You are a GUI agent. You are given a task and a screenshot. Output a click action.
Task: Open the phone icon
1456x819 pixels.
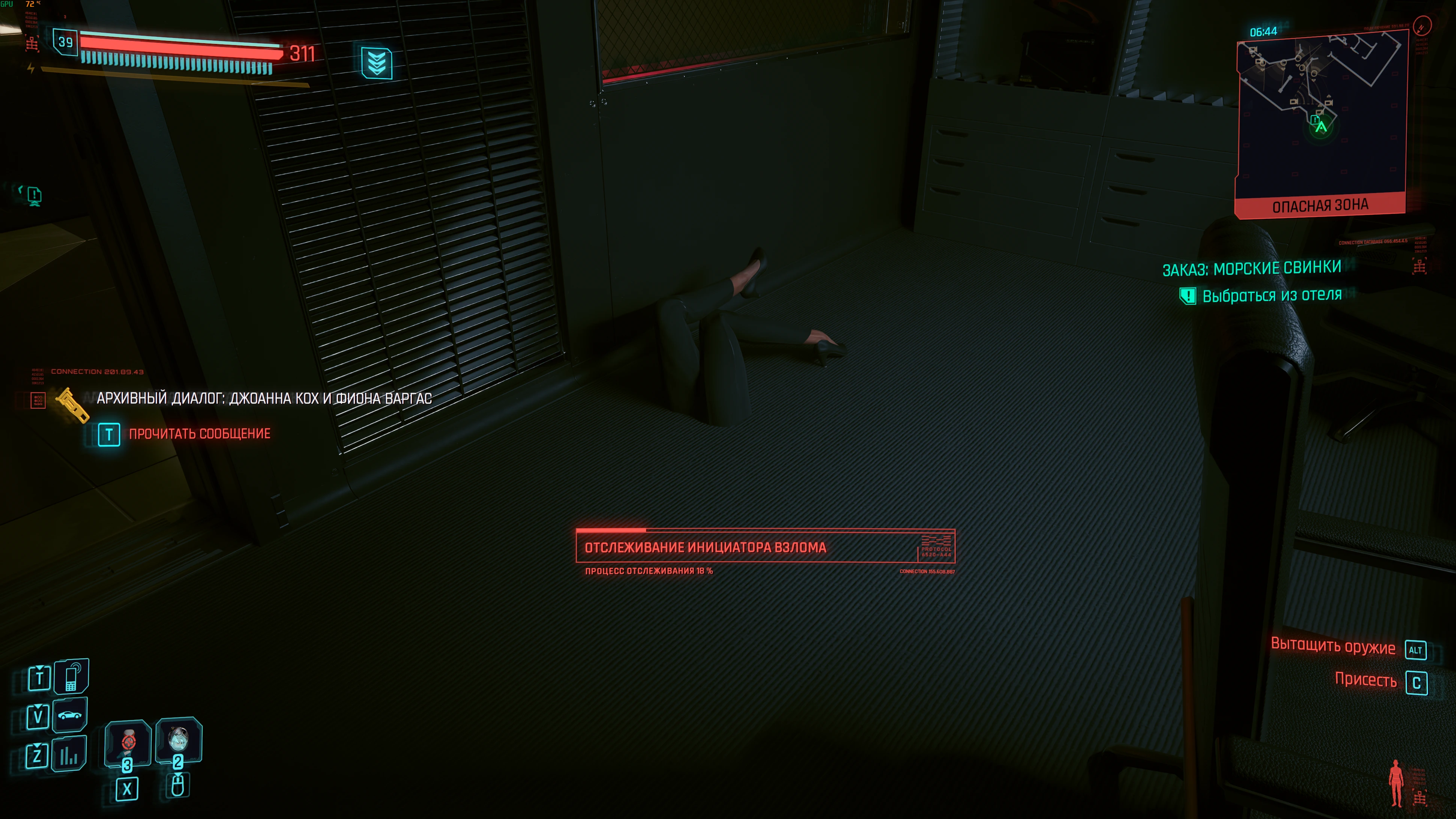[71, 676]
